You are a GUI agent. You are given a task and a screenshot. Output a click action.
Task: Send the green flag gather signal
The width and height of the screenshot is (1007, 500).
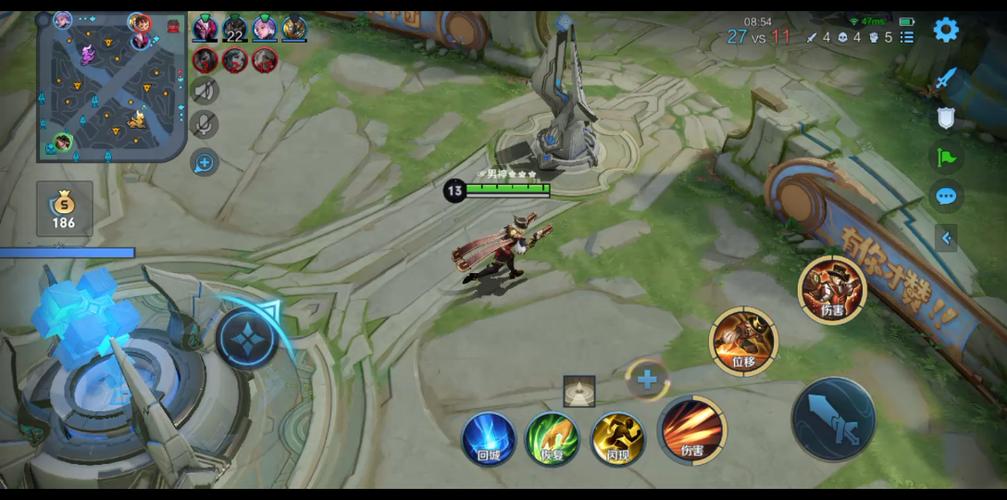coord(945,157)
